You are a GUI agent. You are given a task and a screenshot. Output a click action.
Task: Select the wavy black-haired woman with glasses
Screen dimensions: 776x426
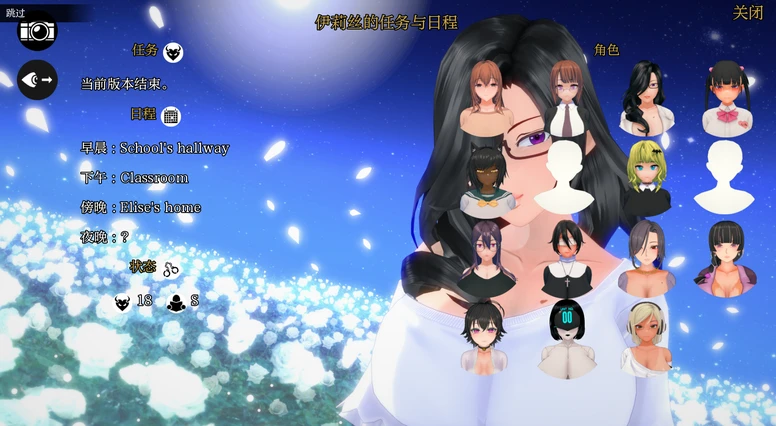coord(646,98)
